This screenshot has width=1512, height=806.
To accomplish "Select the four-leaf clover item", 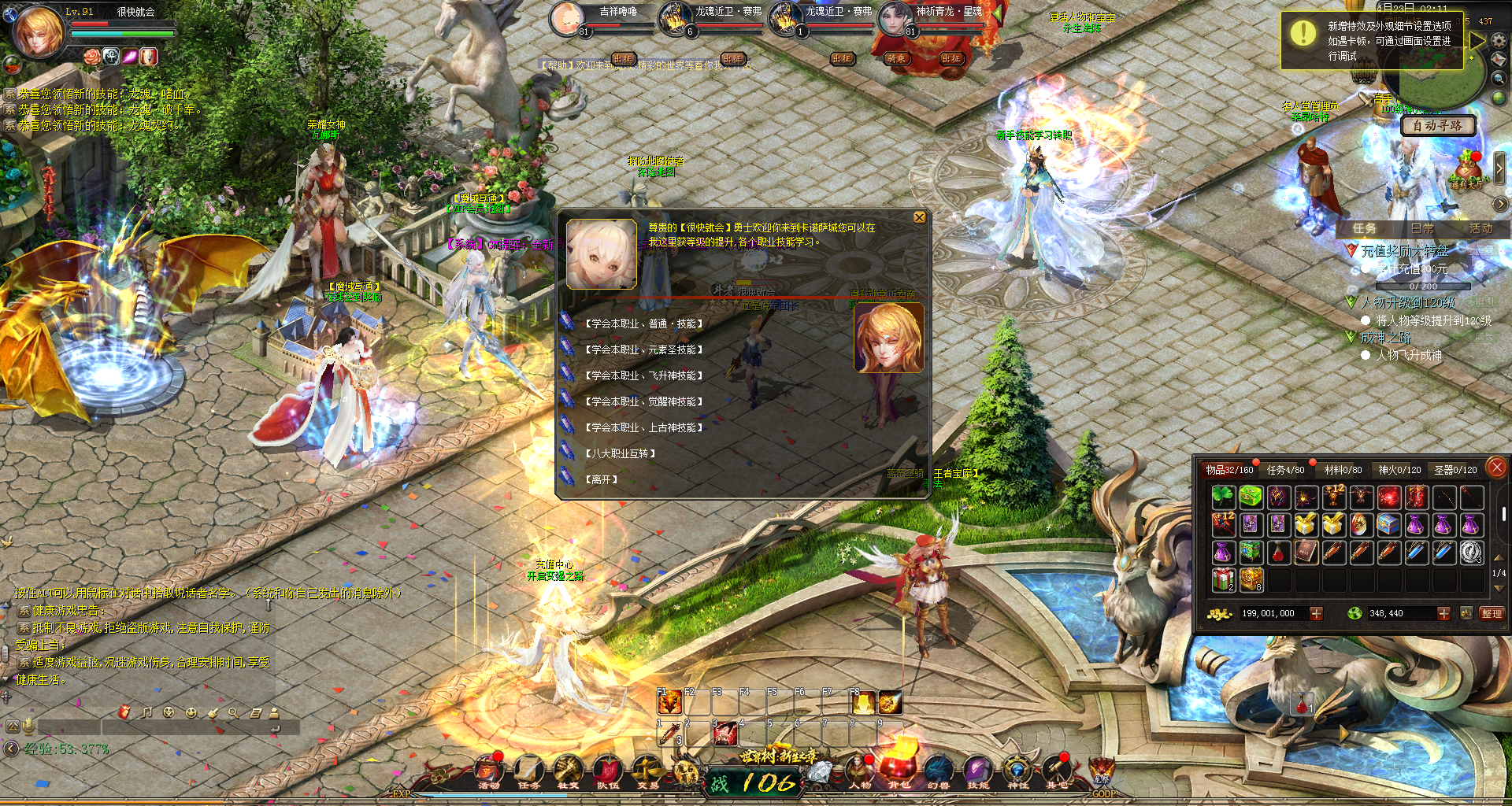I will pyautogui.click(x=1223, y=497).
